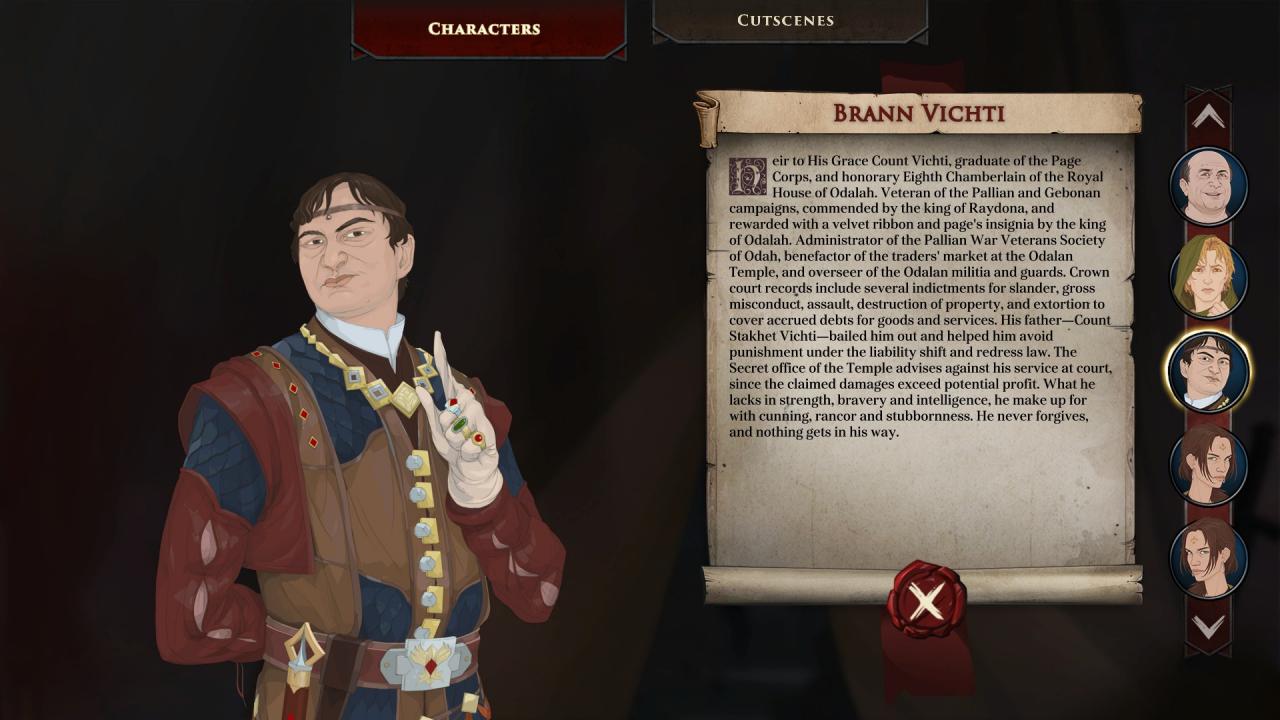The image size is (1280, 720).
Task: Select Brann Vichti's highlighted portrait
Action: (1208, 371)
